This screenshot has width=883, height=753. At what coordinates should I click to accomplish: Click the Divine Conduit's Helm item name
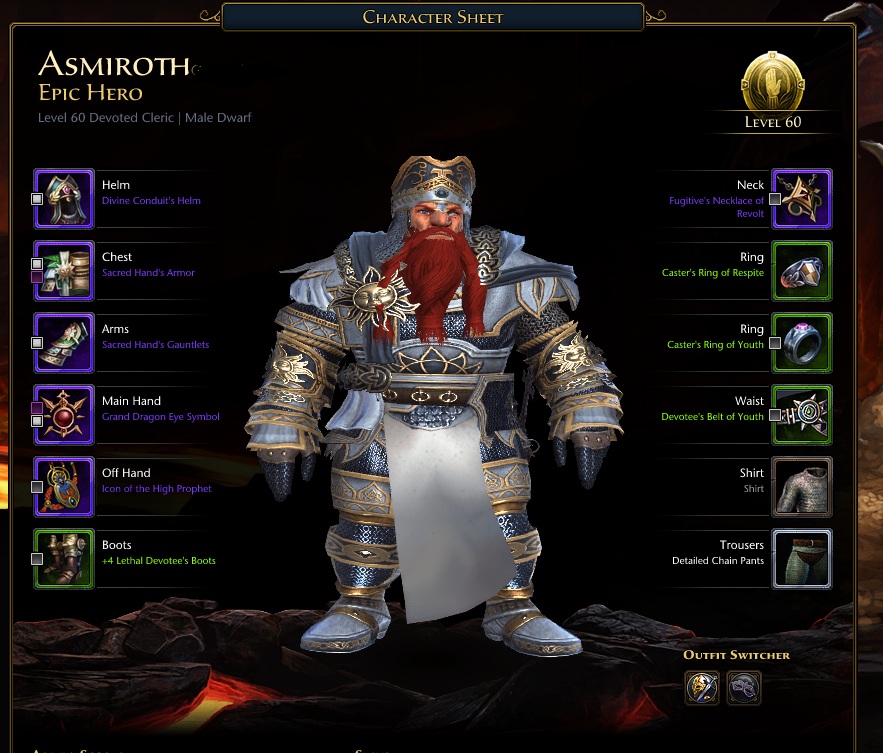tap(151, 201)
